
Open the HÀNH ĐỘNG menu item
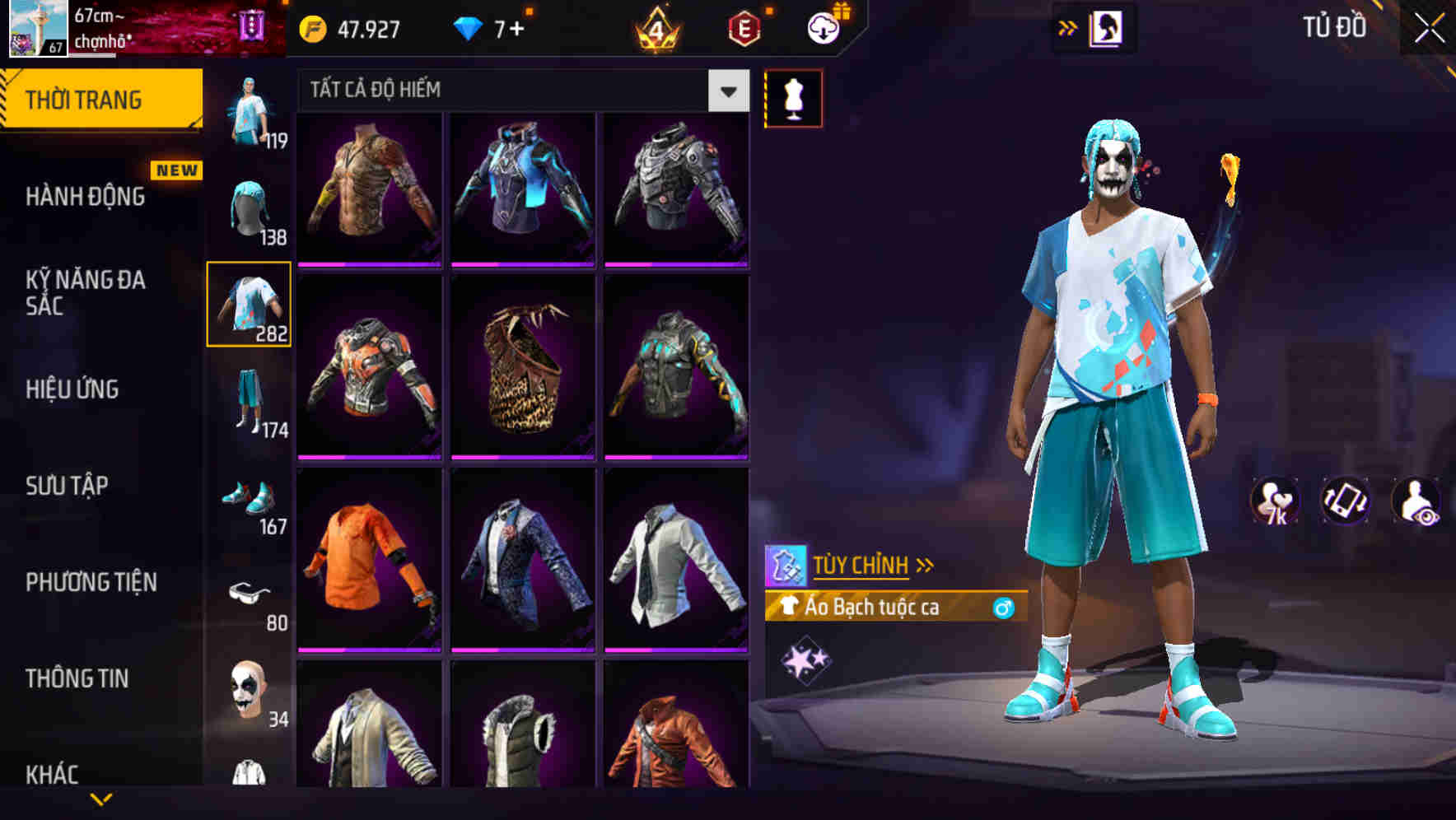pyautogui.click(x=85, y=198)
